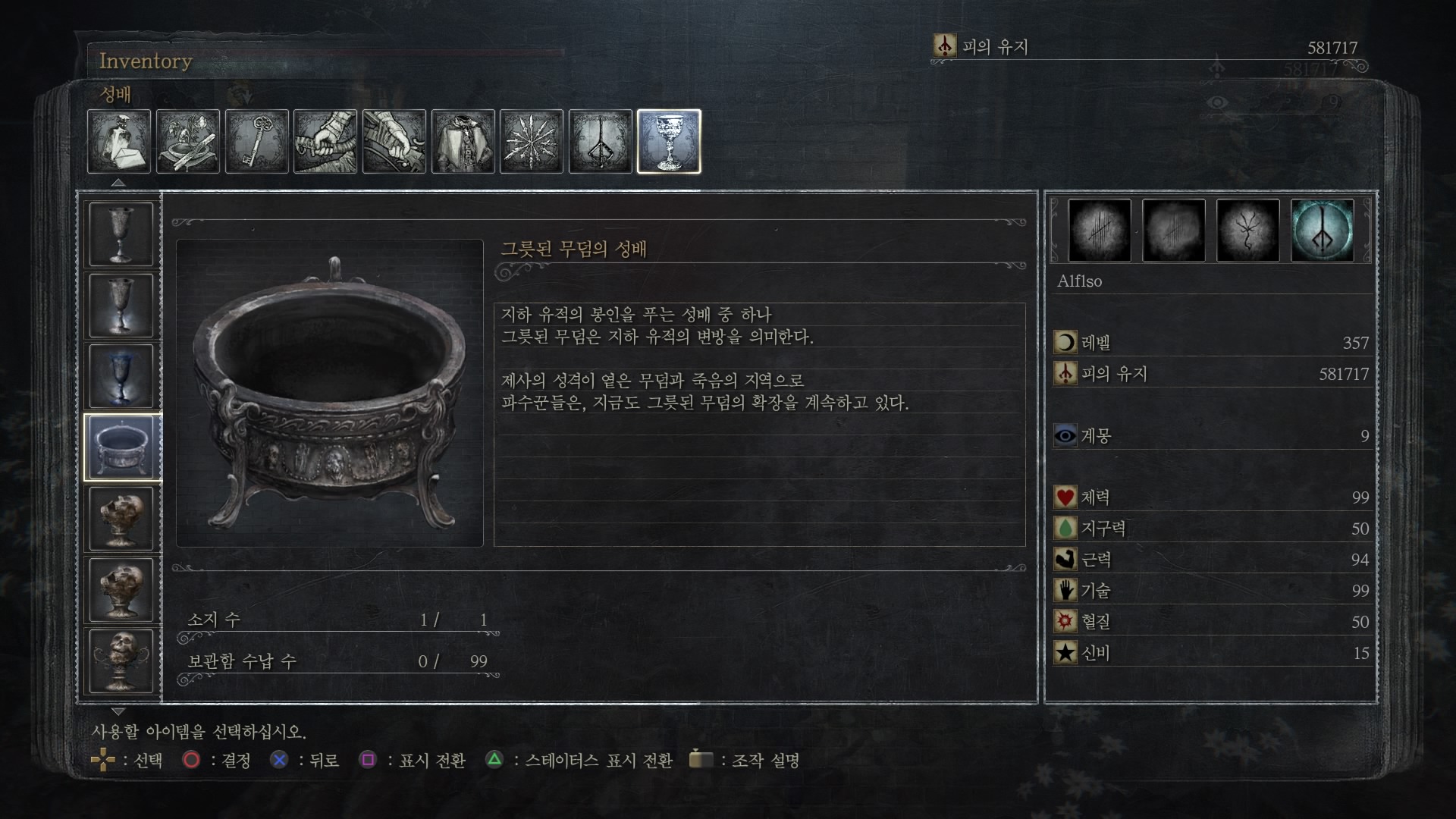This screenshot has height=819, width=1456.
Task: Select the highlighted chalice category tab
Action: (x=669, y=142)
